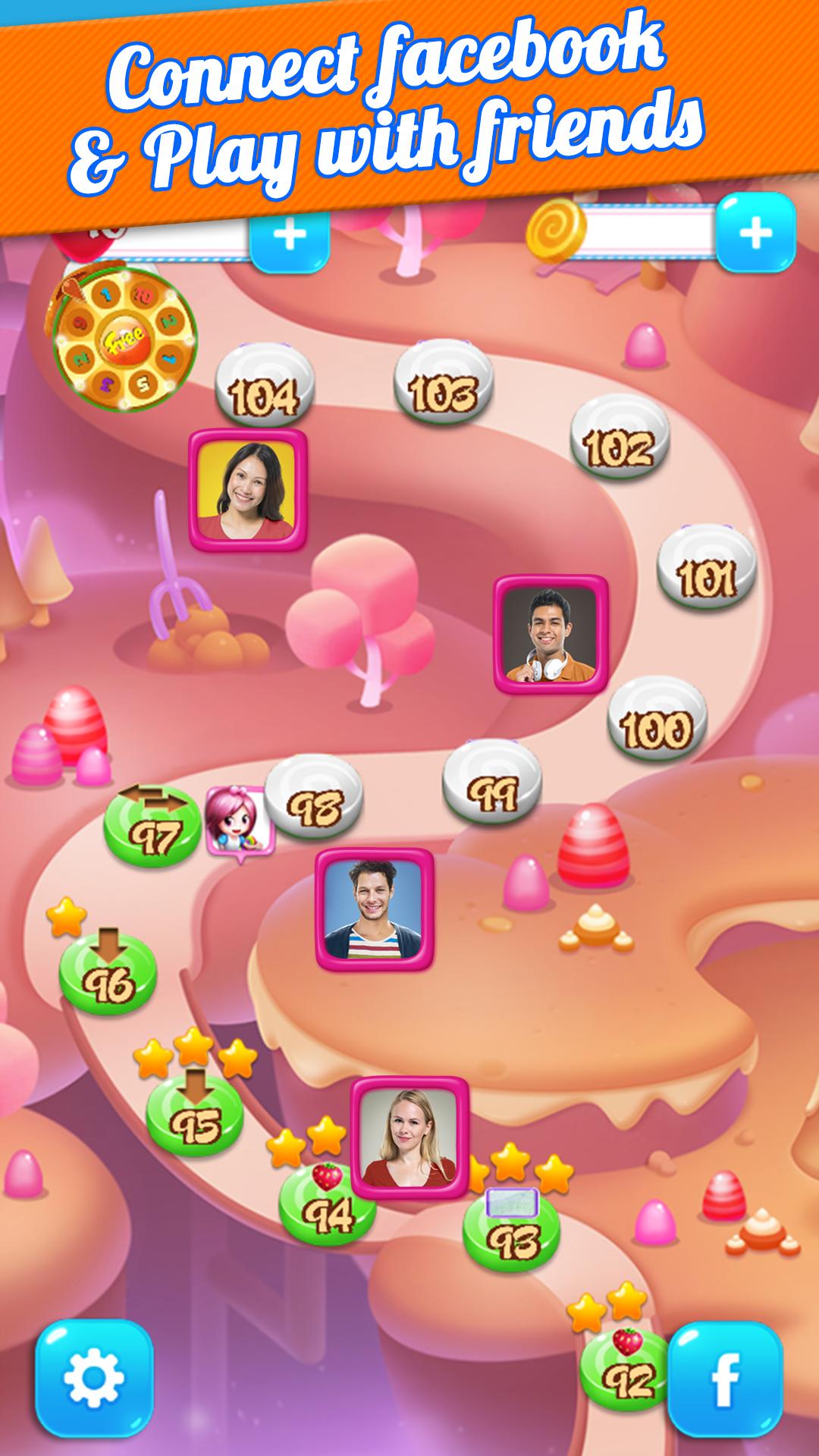Select locked level 101
This screenshot has height=1456, width=819.
[x=706, y=573]
